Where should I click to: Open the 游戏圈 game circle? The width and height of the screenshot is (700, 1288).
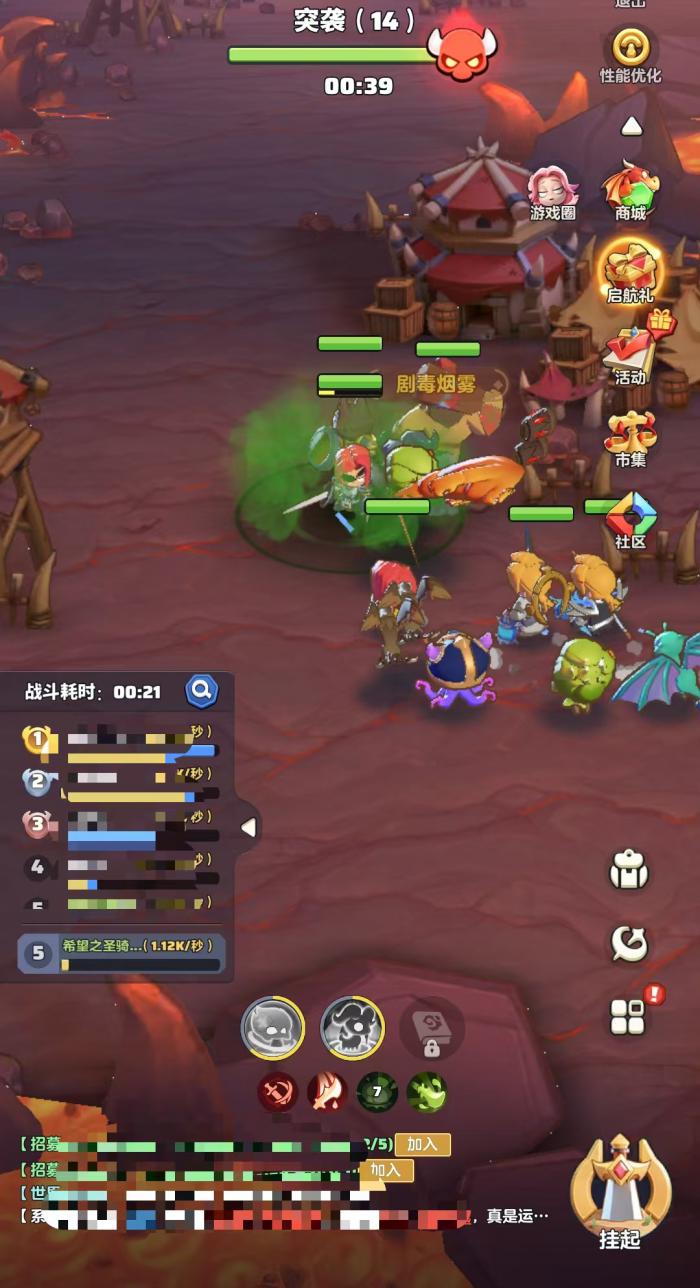[553, 191]
